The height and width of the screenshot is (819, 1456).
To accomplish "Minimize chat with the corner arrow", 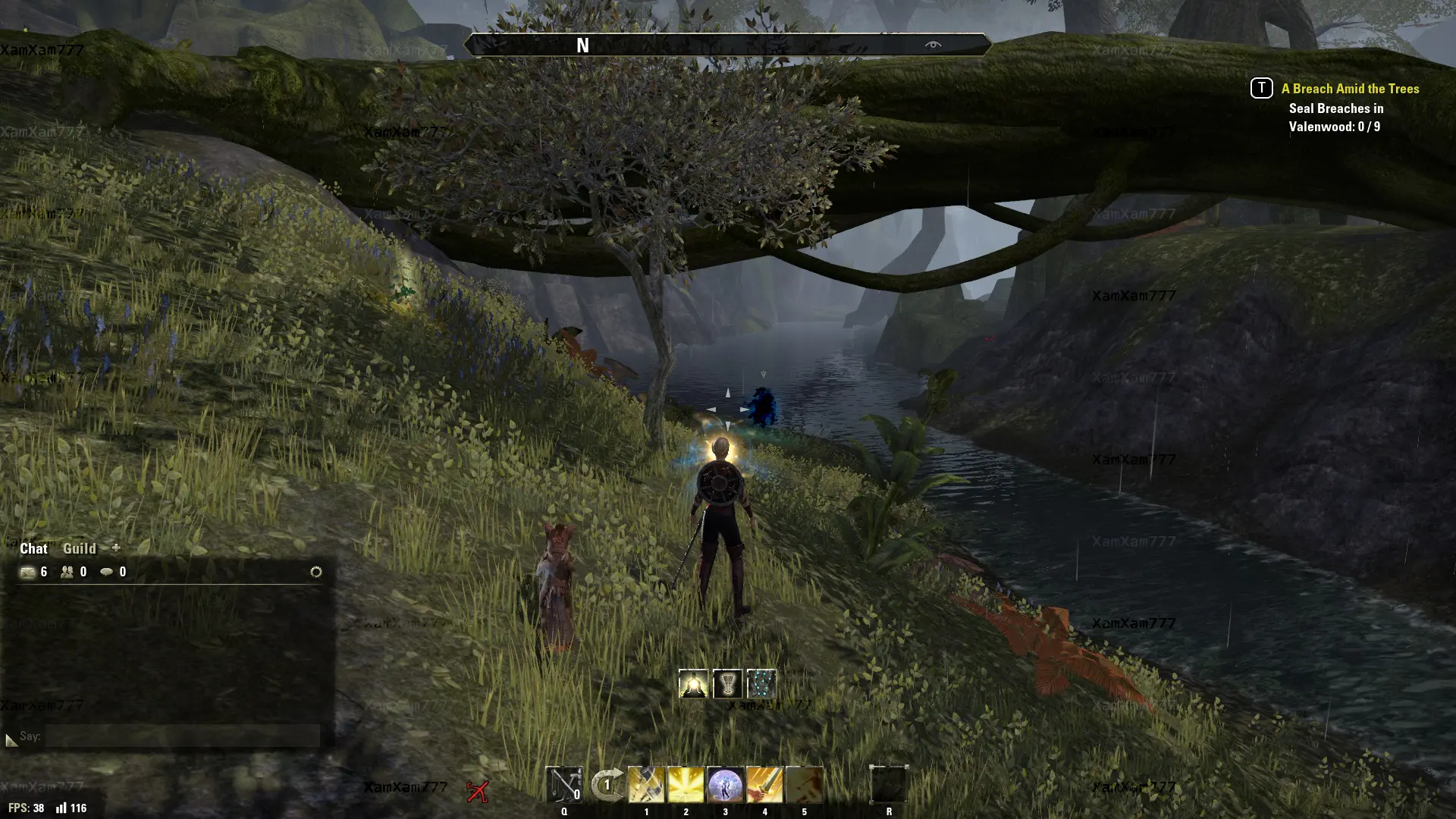I will (11, 739).
